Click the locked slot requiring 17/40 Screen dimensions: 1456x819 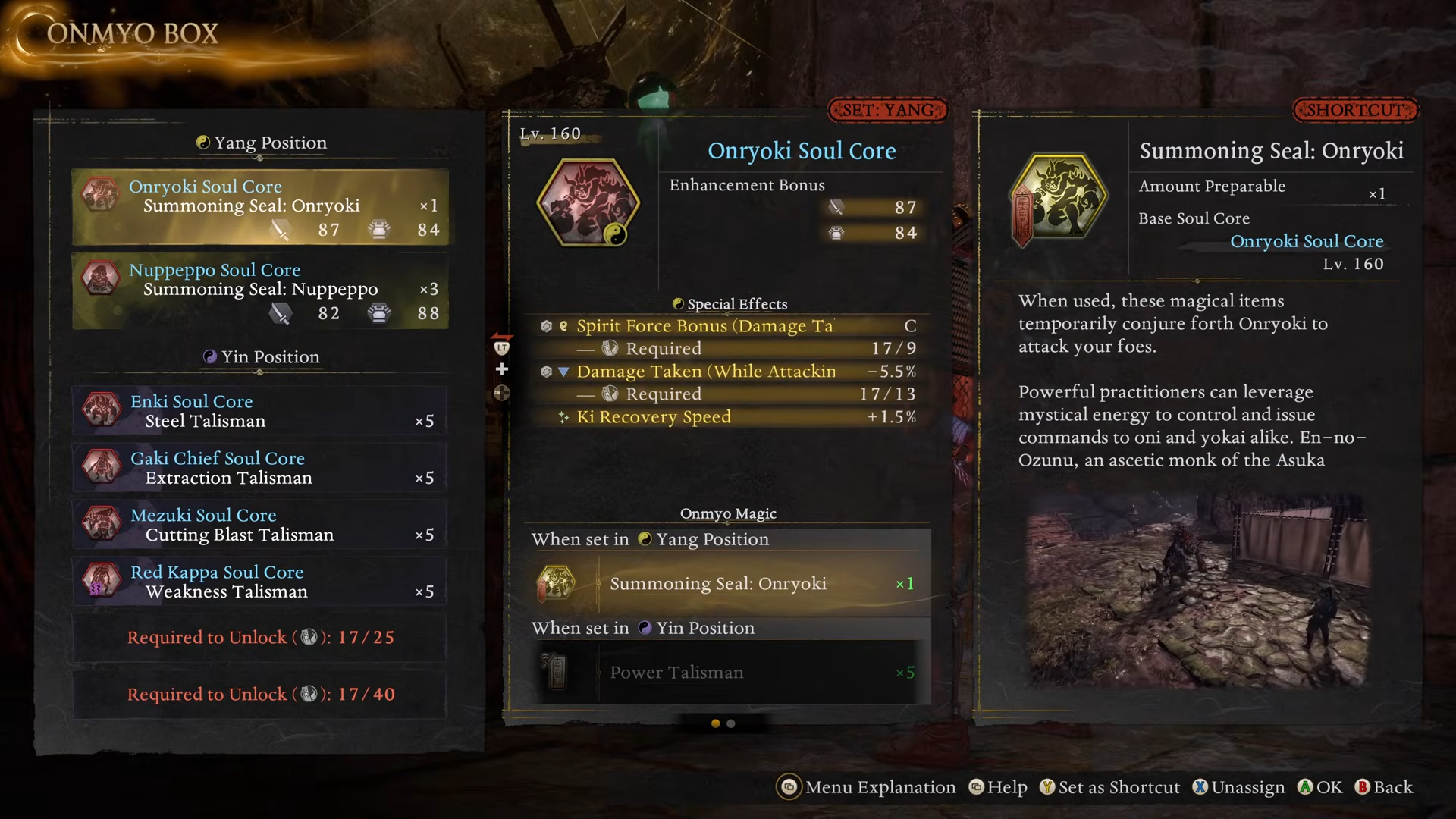[260, 695]
